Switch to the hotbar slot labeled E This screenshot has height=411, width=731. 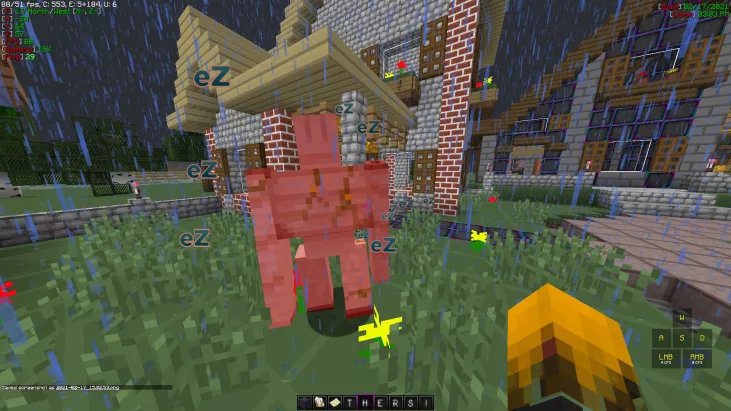pos(380,403)
